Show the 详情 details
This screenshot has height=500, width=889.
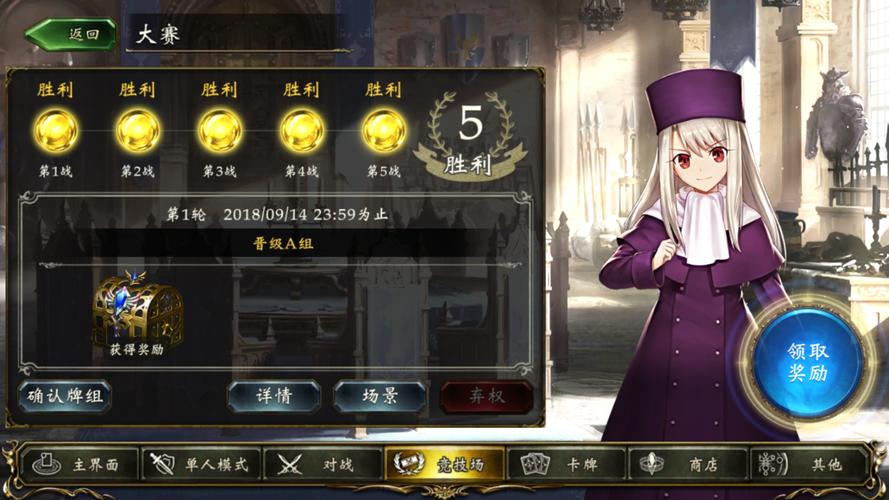click(273, 396)
